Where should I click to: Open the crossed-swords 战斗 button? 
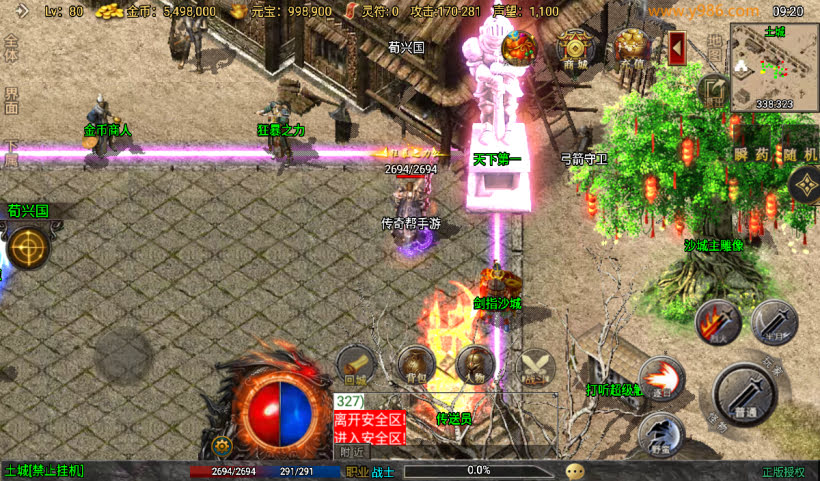(x=535, y=365)
